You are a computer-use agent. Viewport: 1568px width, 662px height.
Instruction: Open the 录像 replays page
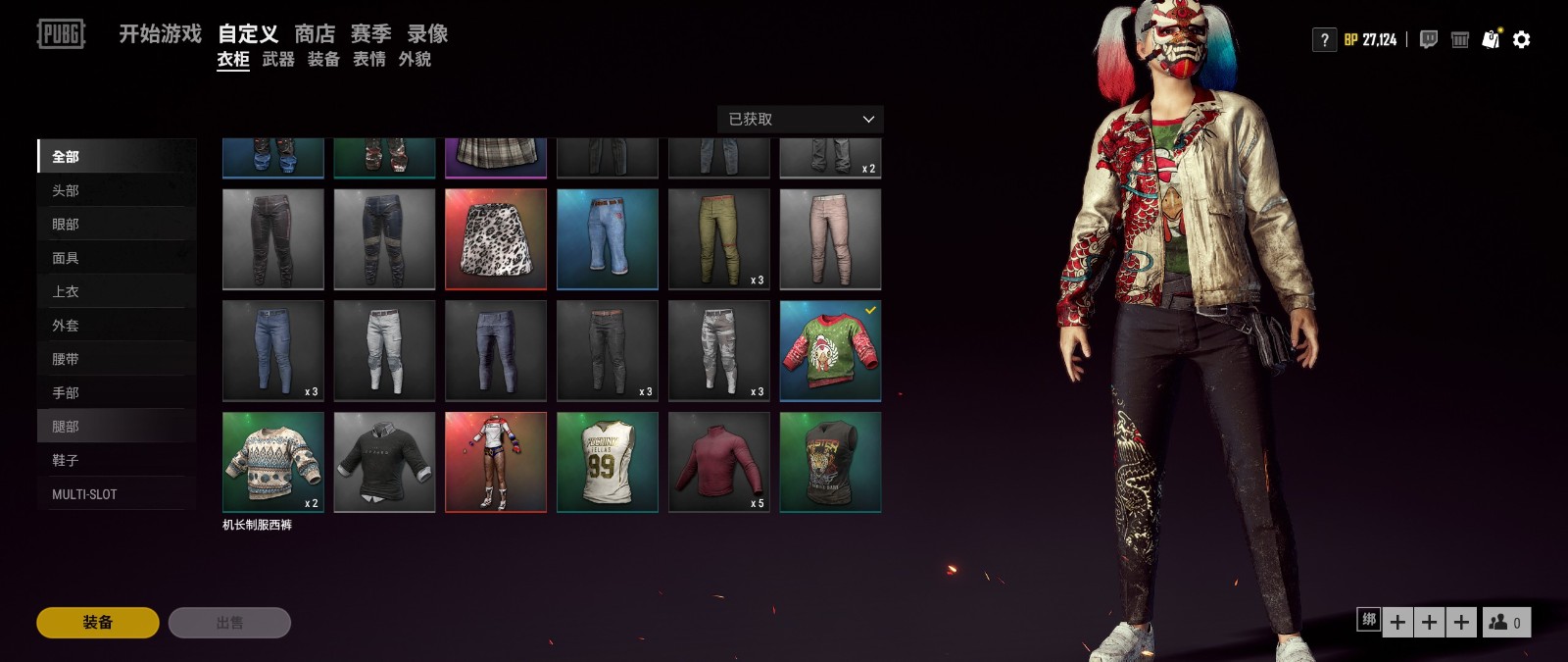click(x=427, y=34)
